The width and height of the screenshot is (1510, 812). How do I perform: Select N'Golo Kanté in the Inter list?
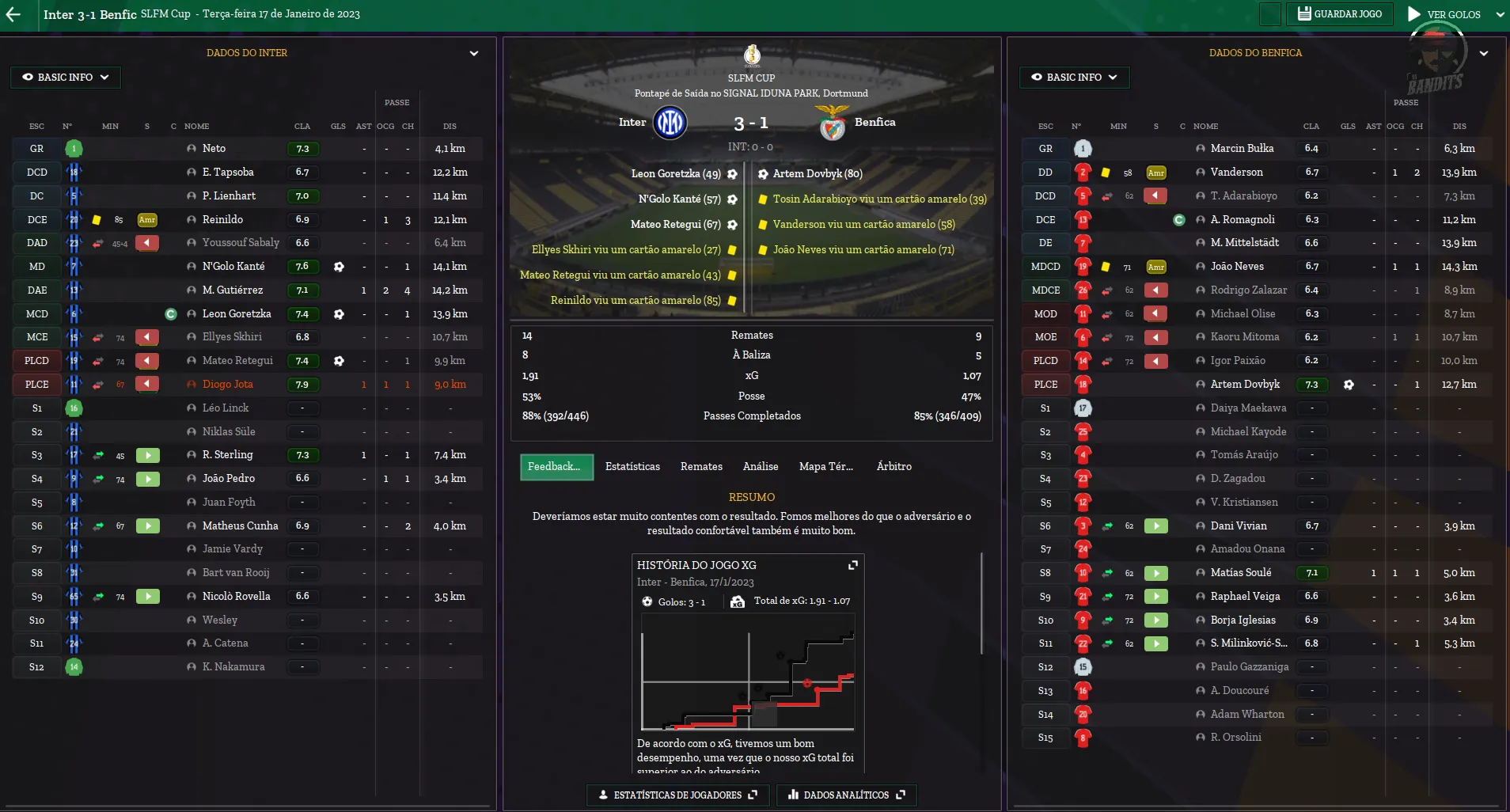pos(233,267)
